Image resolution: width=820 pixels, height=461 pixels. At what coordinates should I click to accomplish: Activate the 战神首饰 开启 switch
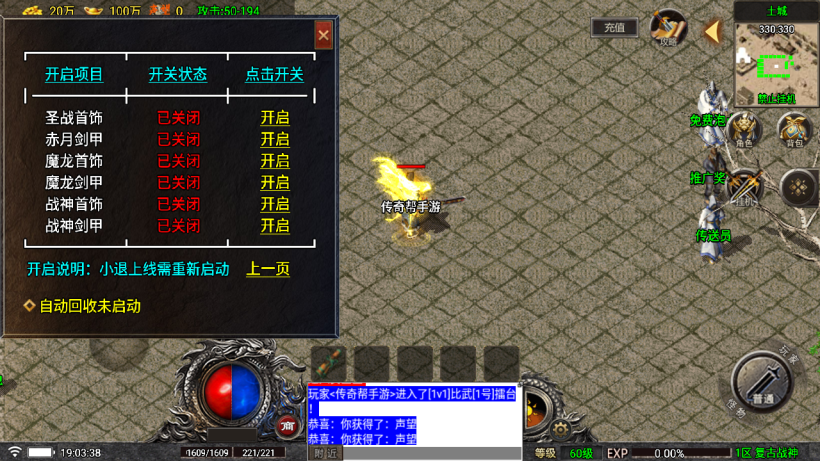coord(275,204)
